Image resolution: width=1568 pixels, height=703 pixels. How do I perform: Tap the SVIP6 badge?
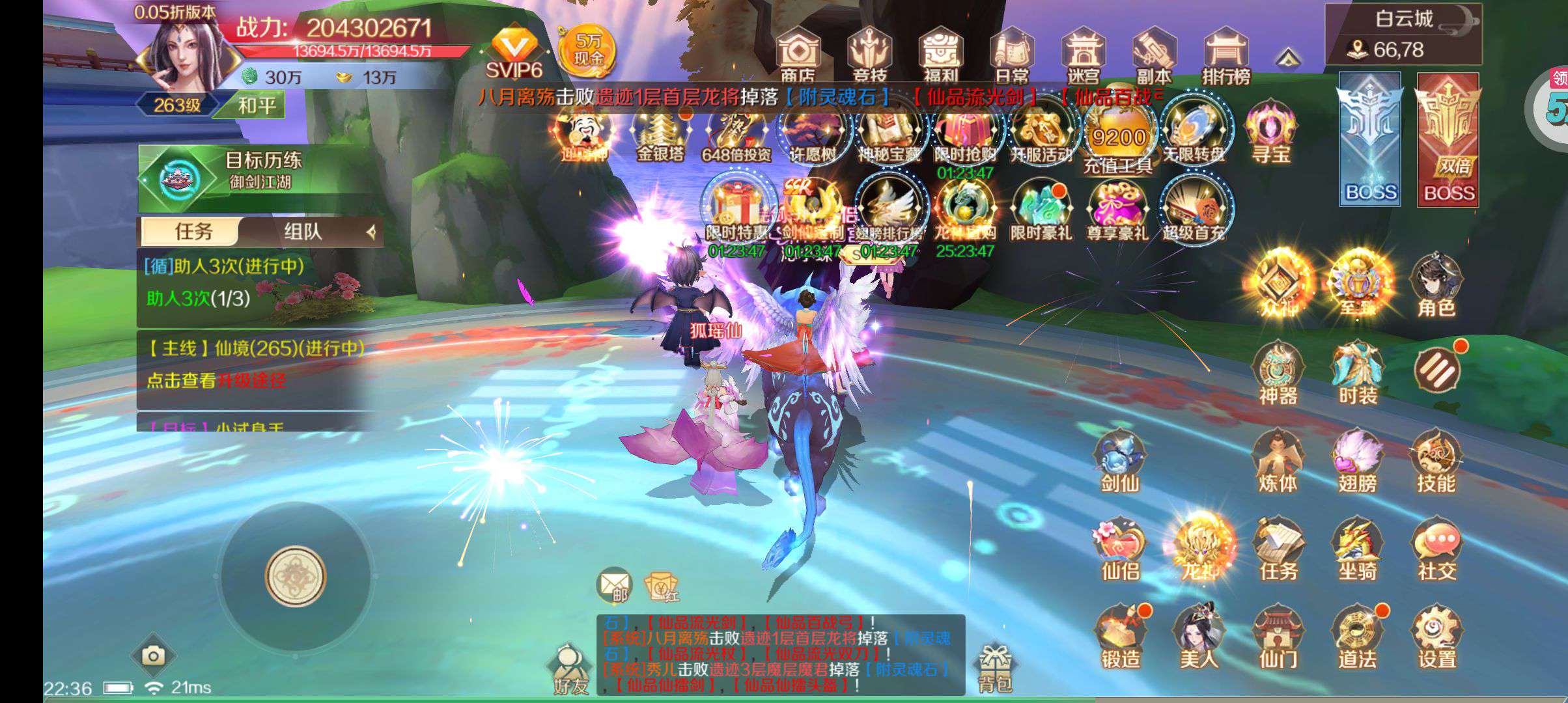click(514, 53)
